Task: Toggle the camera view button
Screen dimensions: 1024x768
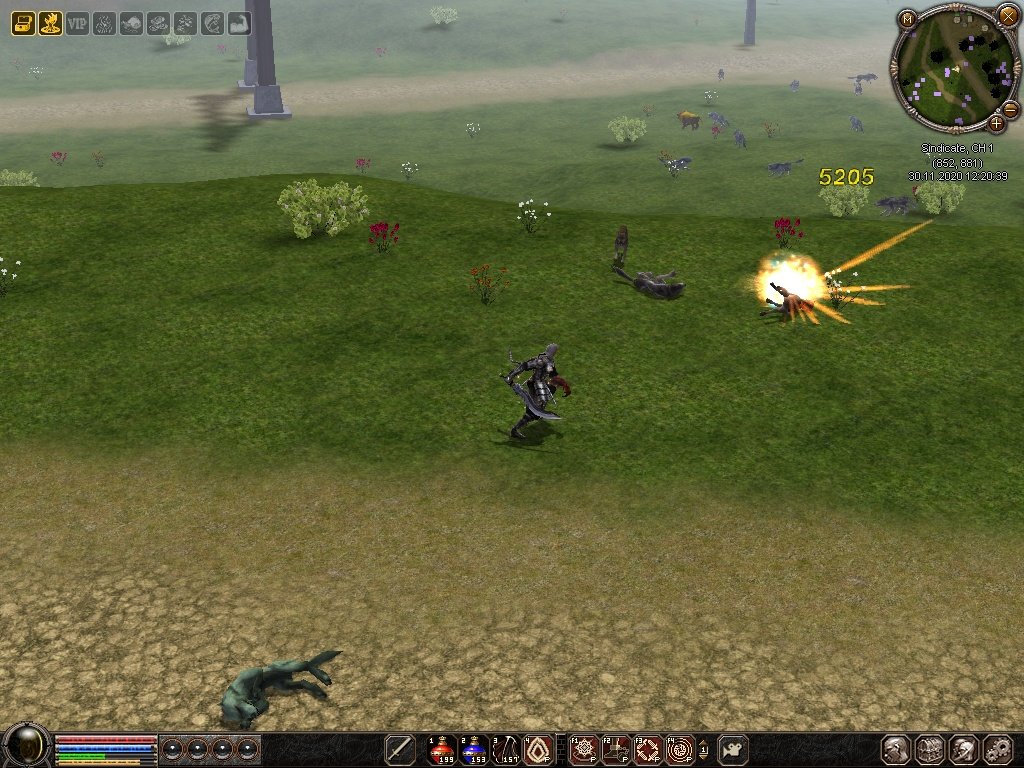Action: pyautogui.click(x=733, y=749)
